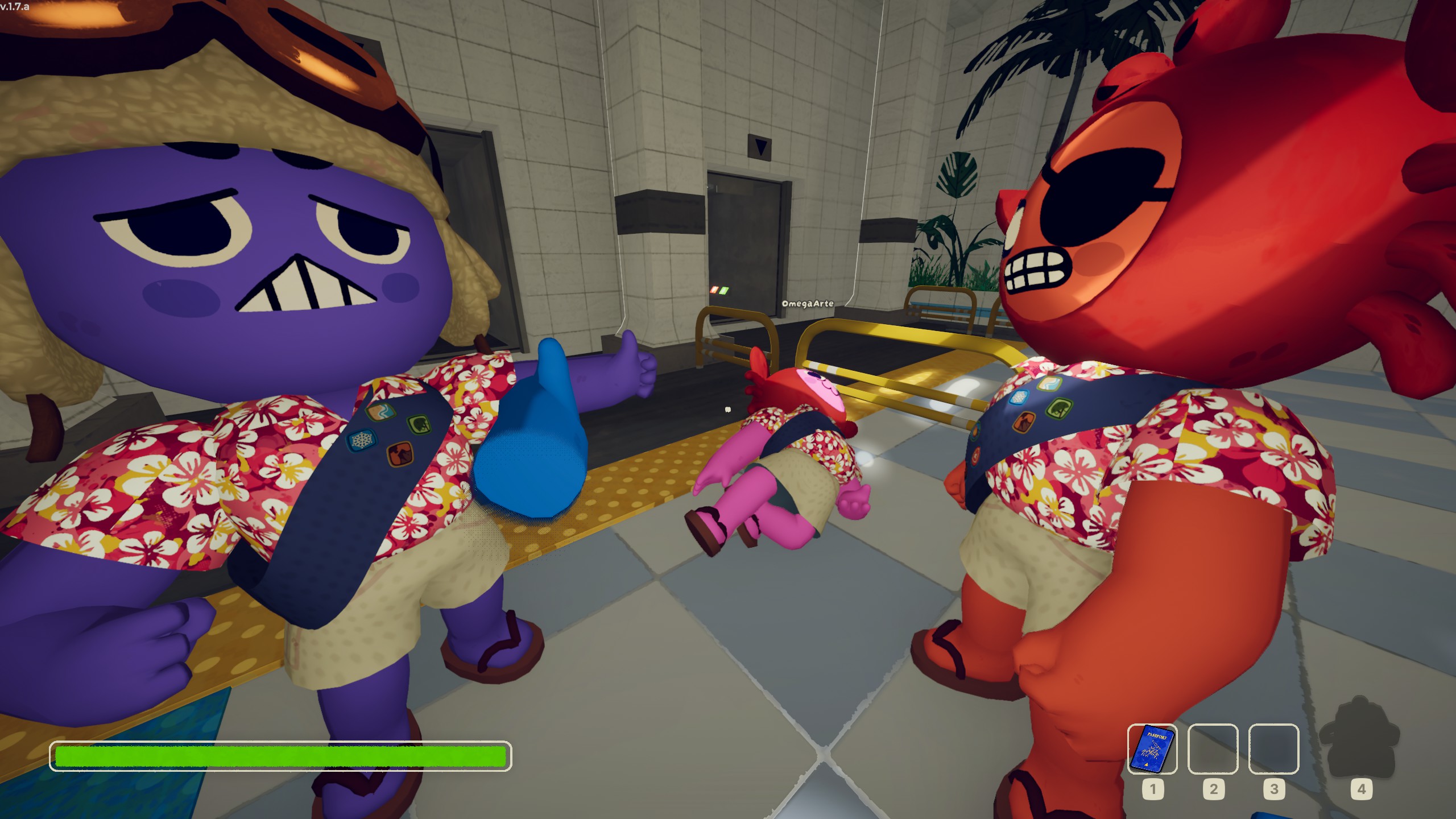Image resolution: width=1456 pixels, height=819 pixels.
Task: Click the green leaf badge on the red character's sash
Action: click(x=1058, y=409)
